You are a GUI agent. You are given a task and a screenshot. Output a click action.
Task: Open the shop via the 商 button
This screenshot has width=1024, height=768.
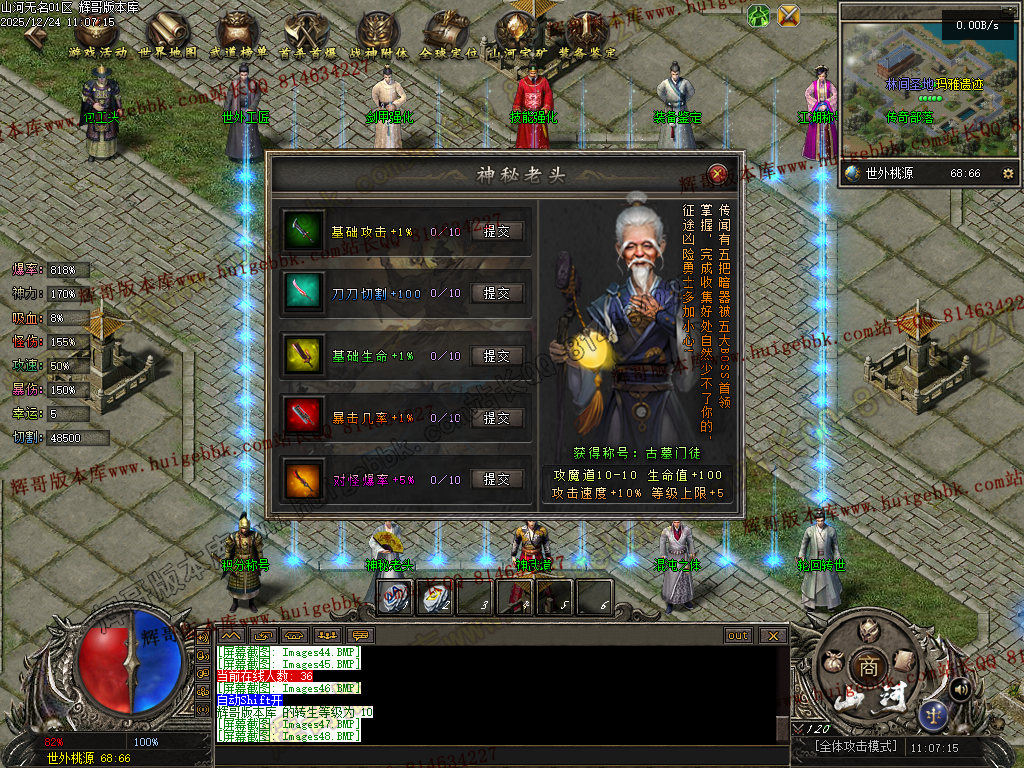click(865, 665)
